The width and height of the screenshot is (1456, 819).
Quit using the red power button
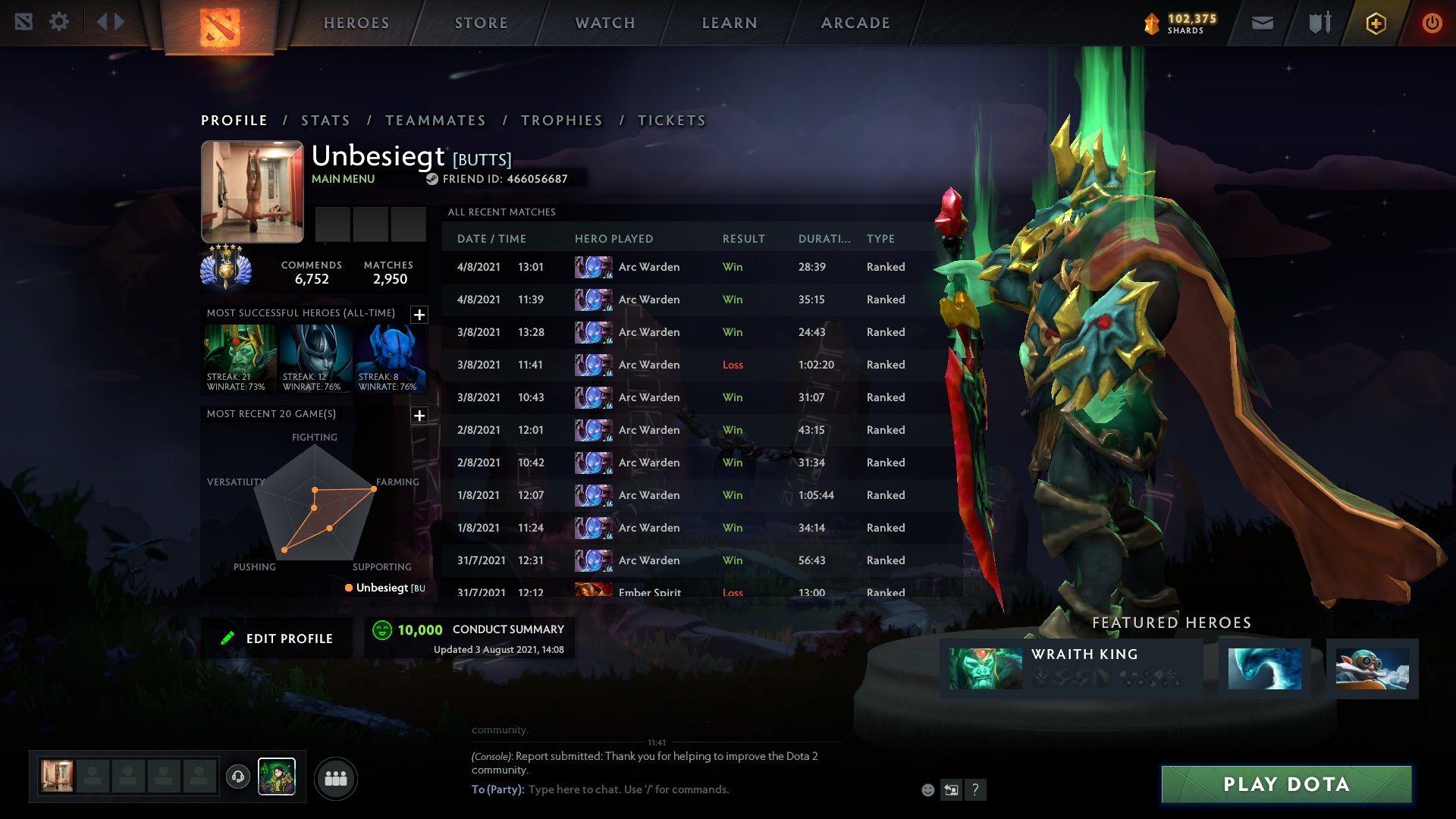[1432, 23]
